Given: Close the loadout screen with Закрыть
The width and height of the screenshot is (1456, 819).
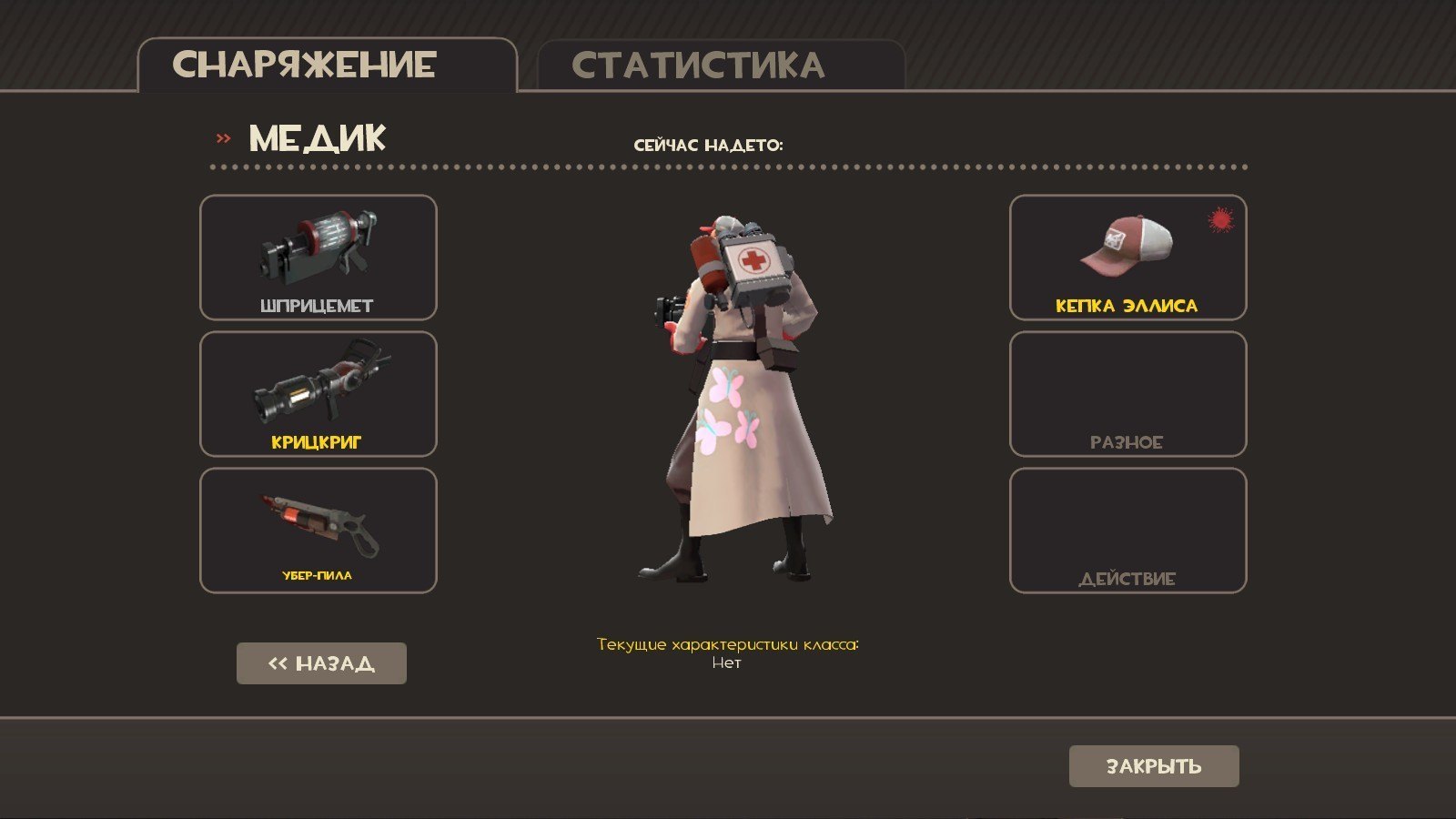Looking at the screenshot, I should [1154, 766].
